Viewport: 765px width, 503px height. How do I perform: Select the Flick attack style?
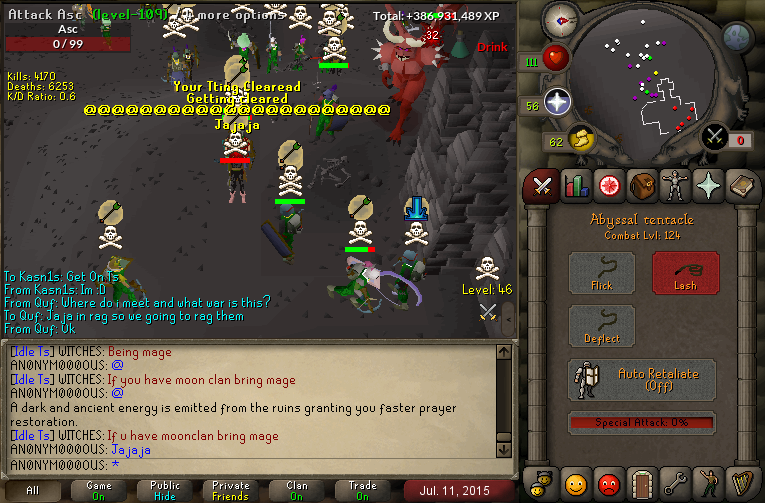pyautogui.click(x=602, y=273)
